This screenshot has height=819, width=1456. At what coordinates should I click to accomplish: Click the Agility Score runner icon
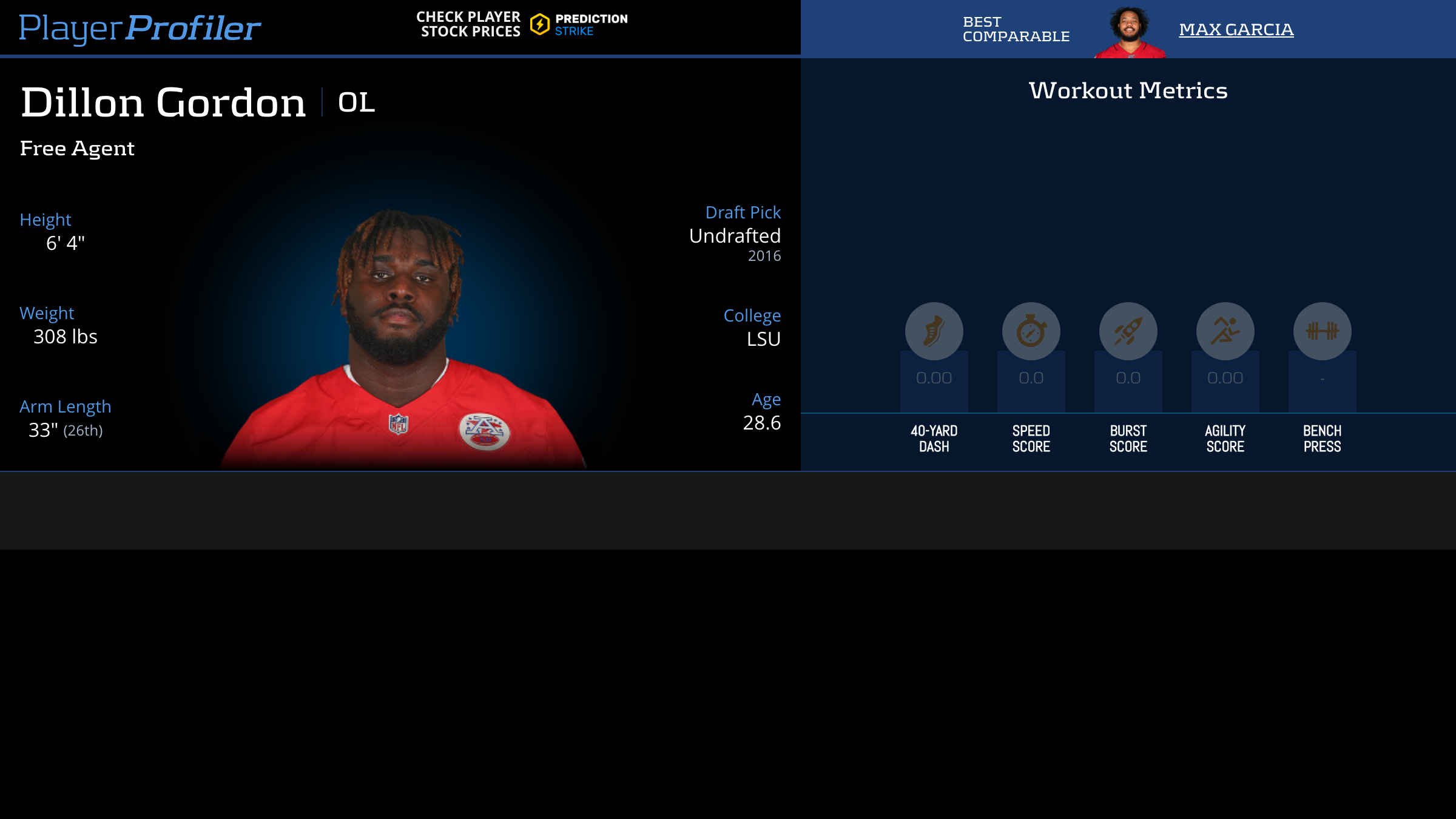[1225, 331]
